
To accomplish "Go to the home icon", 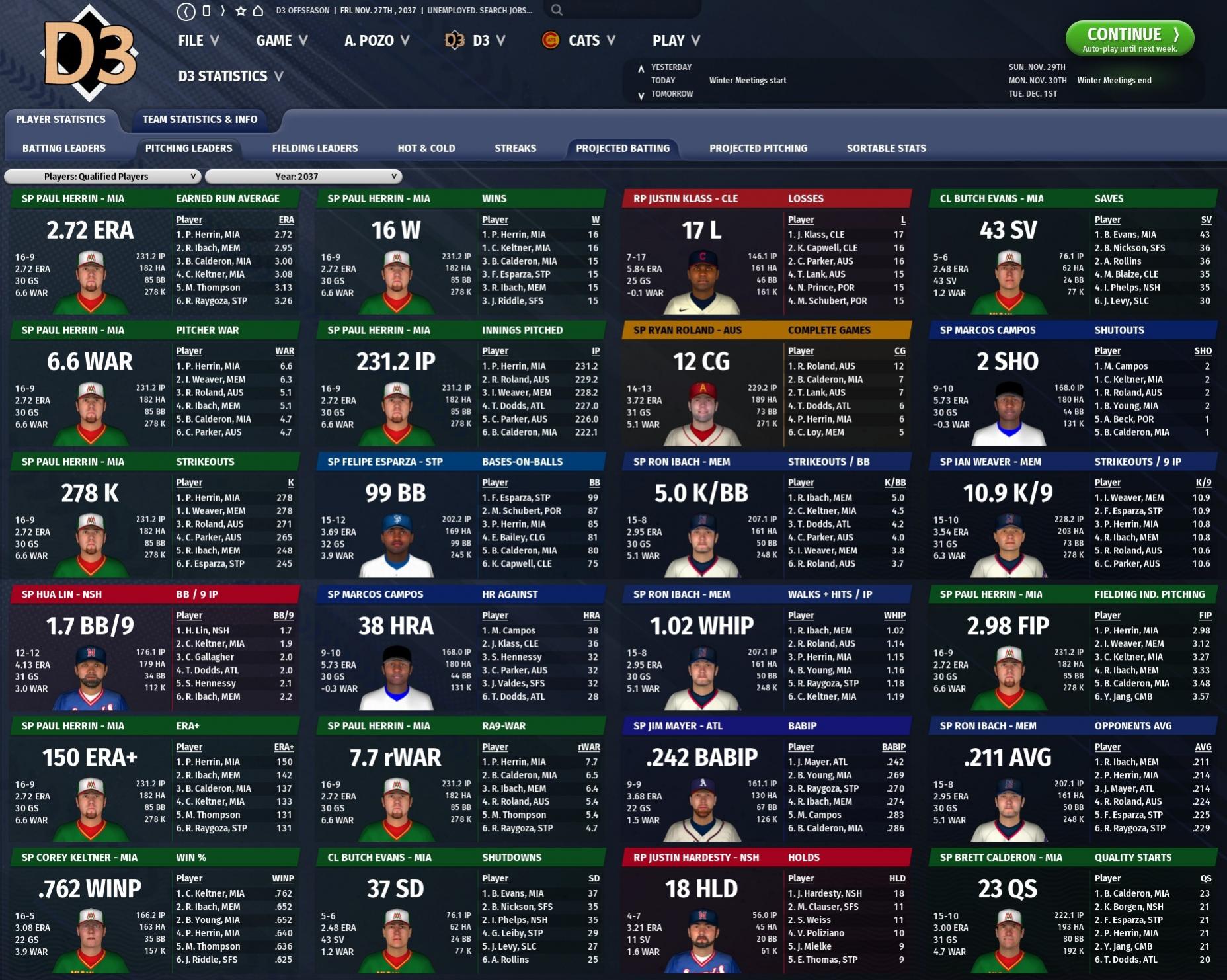I will coord(258,11).
